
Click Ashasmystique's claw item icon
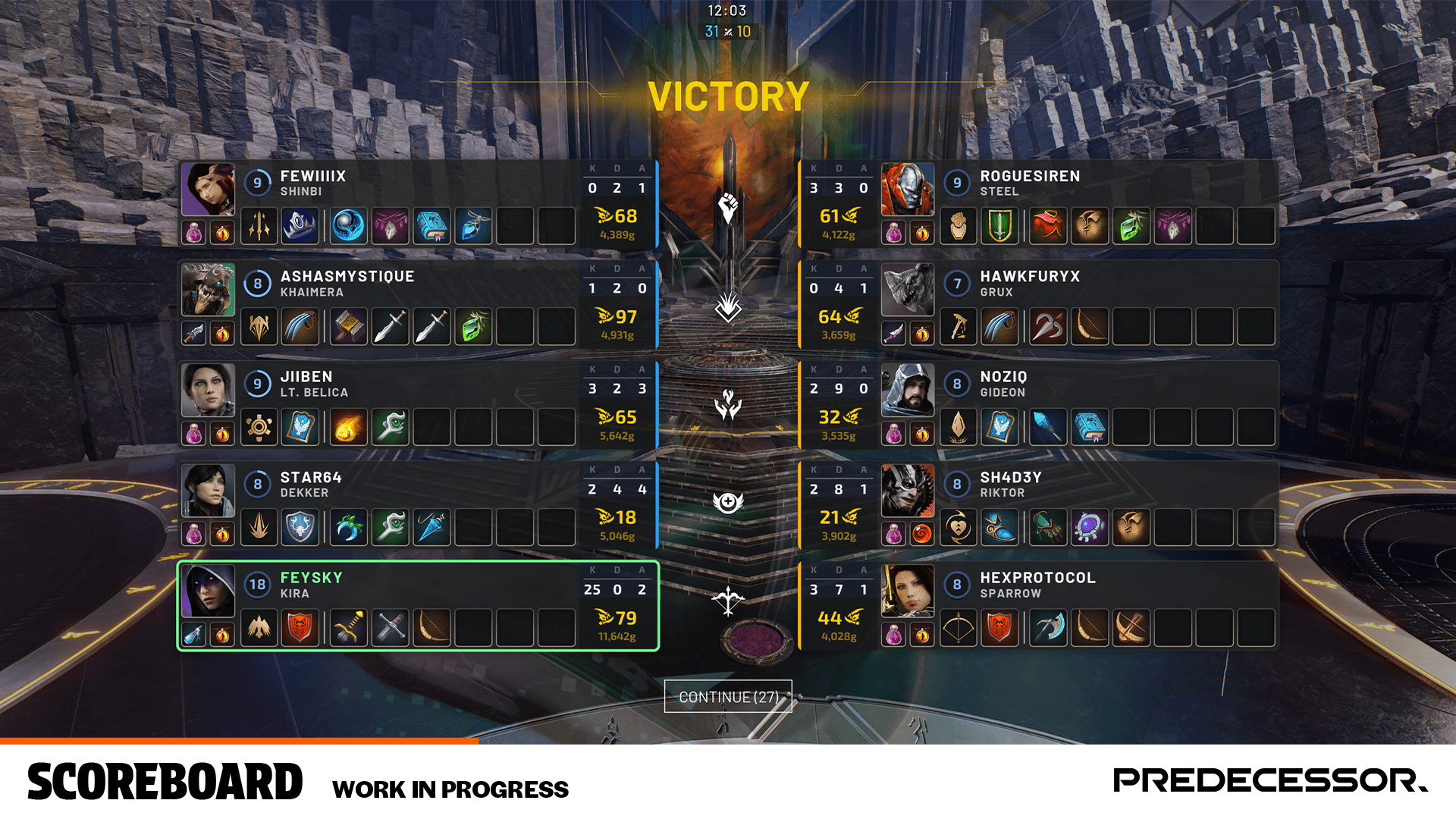point(302,328)
